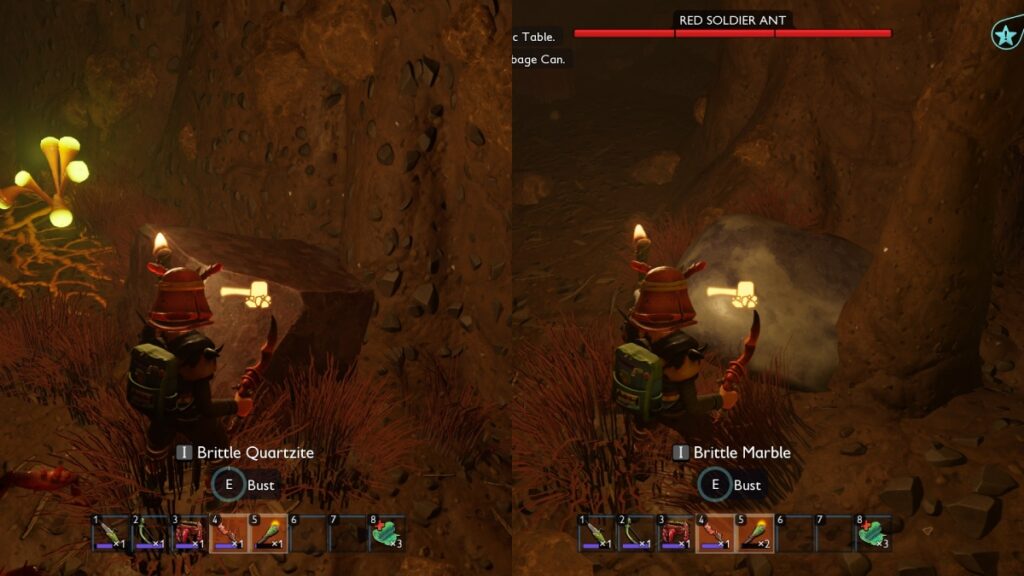Pick hotbar slot 1 dagger in the Brittle Quartzite panel

(110, 533)
